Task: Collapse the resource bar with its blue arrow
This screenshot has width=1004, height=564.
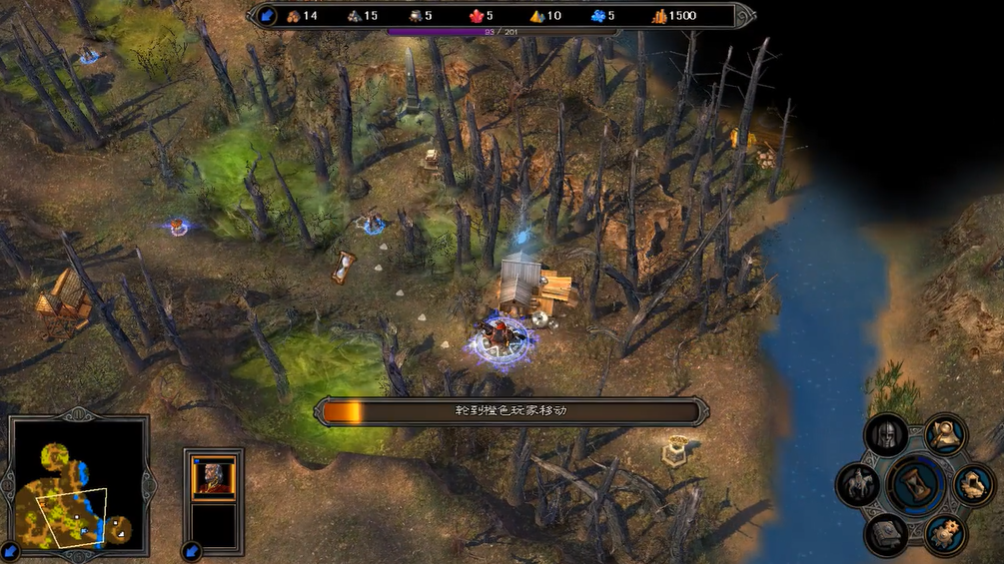Action: point(267,16)
